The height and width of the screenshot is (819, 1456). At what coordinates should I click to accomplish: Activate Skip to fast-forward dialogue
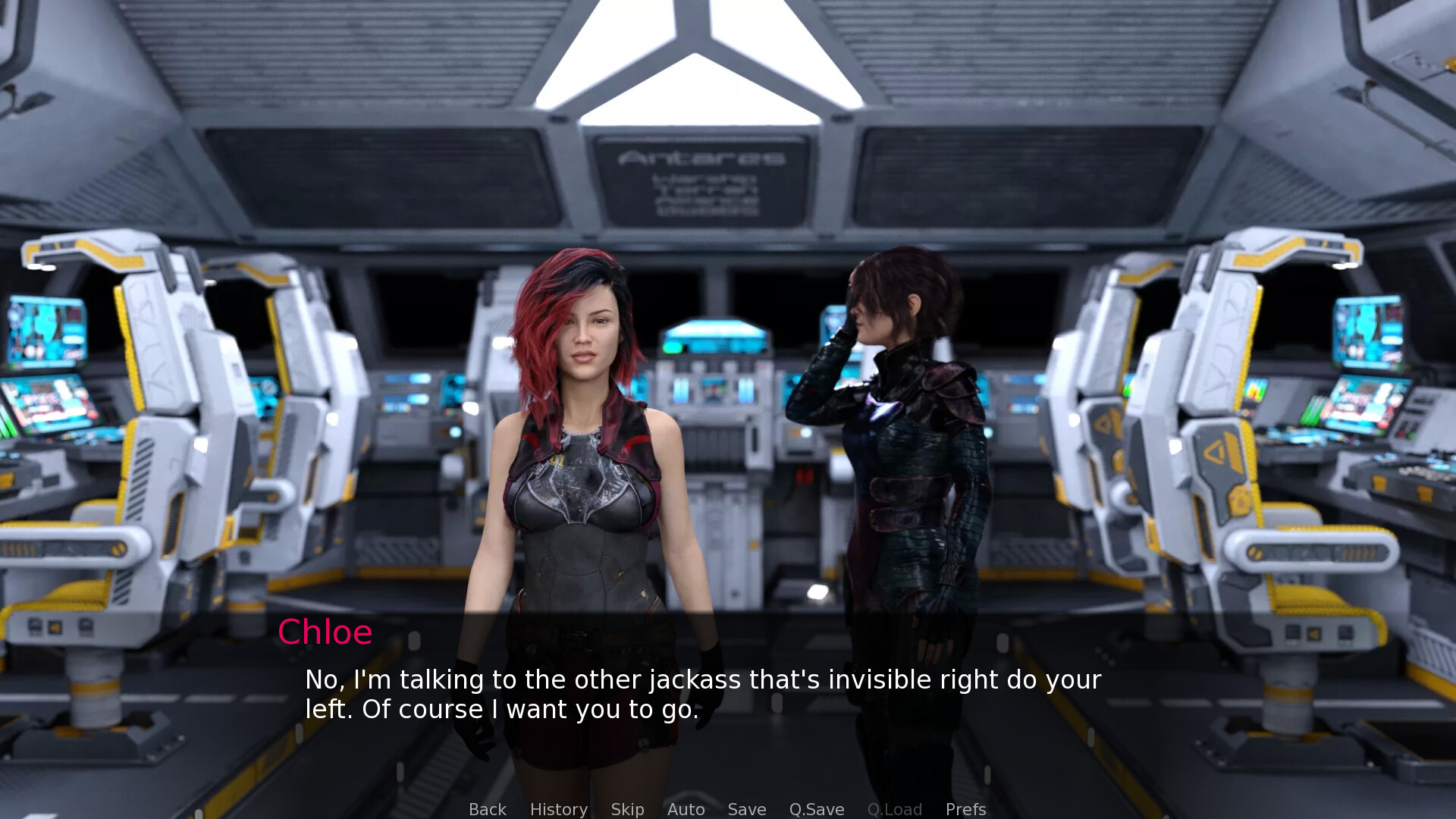coord(627,809)
